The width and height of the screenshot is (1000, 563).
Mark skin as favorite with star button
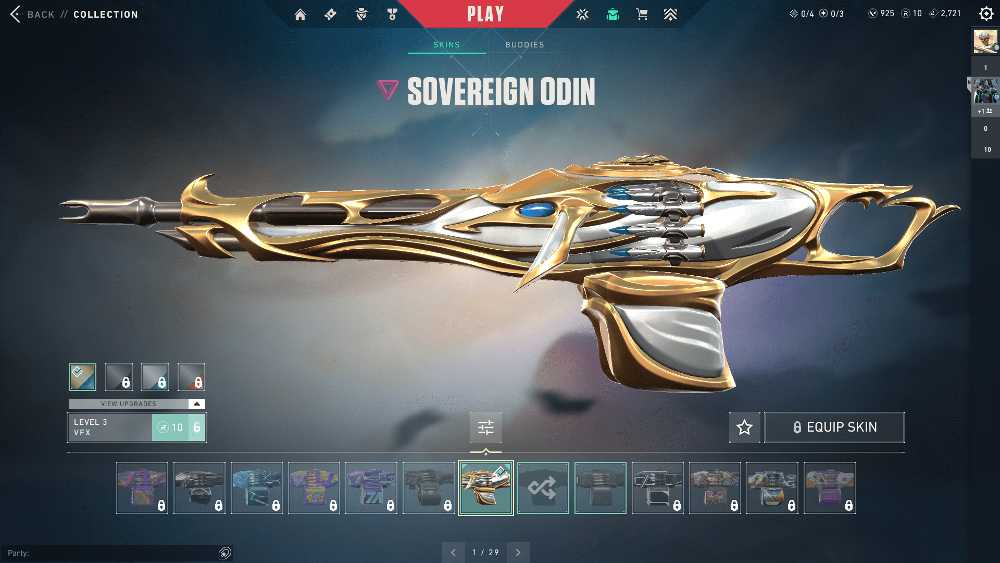[x=744, y=427]
